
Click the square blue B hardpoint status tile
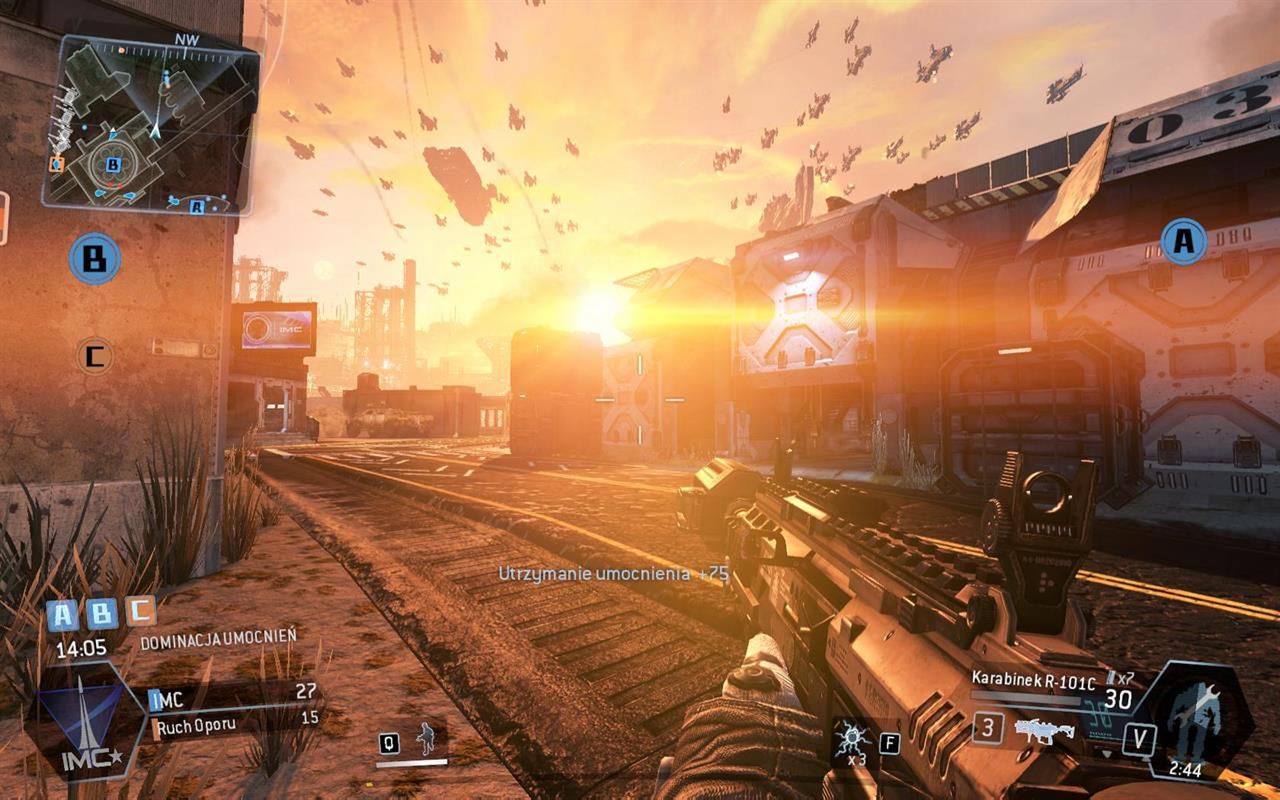(x=101, y=613)
